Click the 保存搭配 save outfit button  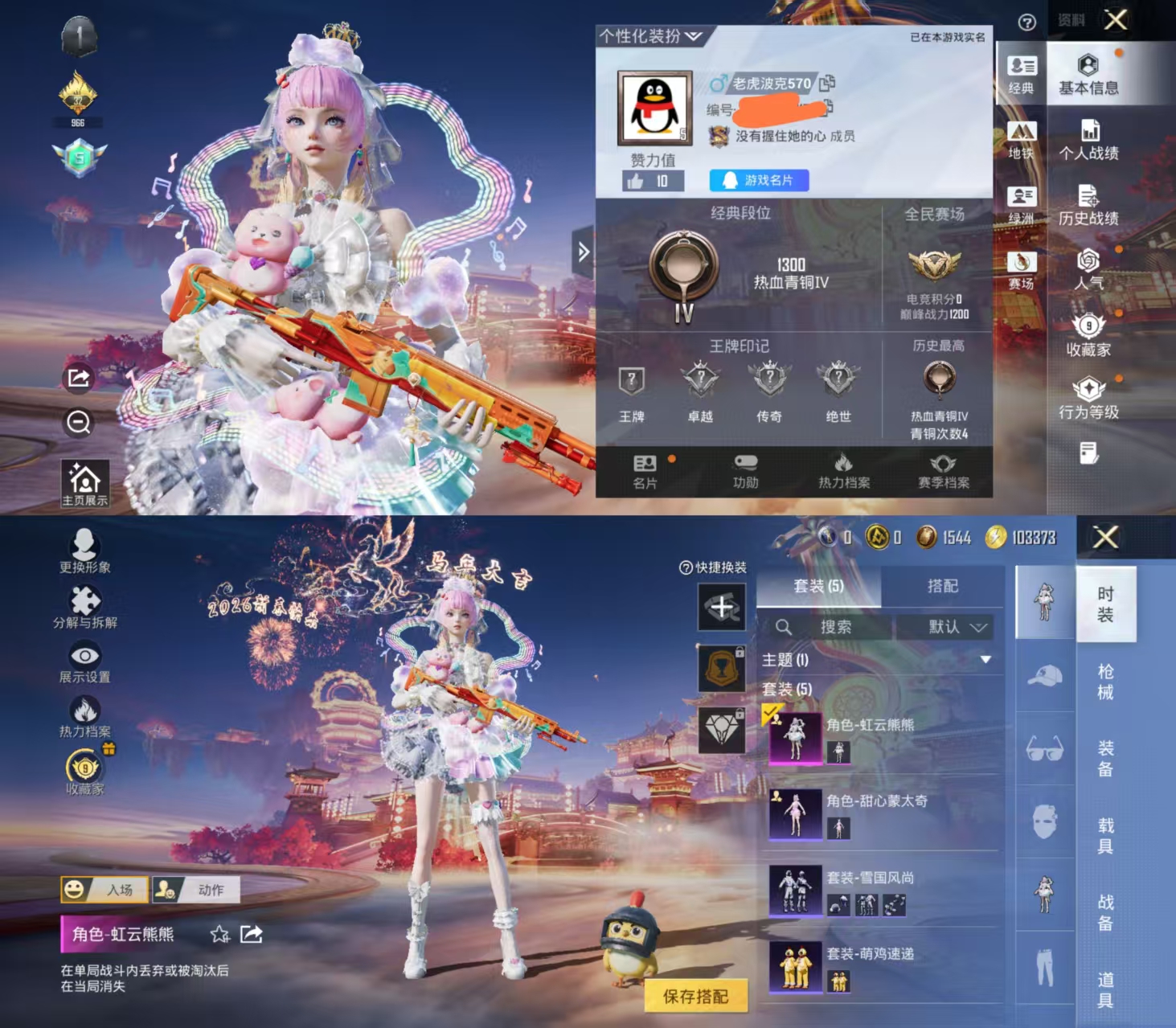coord(696,994)
